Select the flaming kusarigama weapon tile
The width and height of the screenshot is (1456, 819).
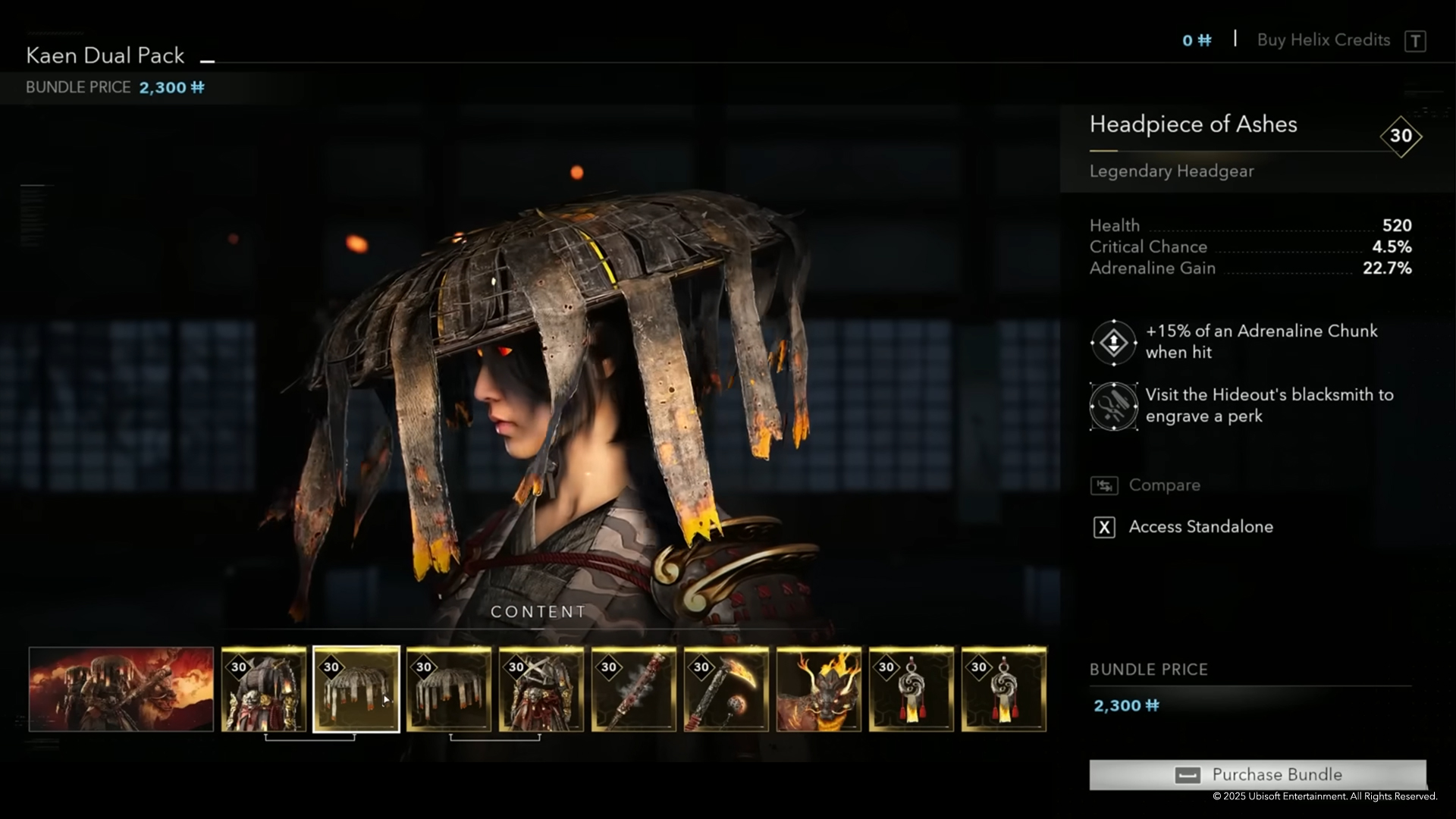point(726,689)
